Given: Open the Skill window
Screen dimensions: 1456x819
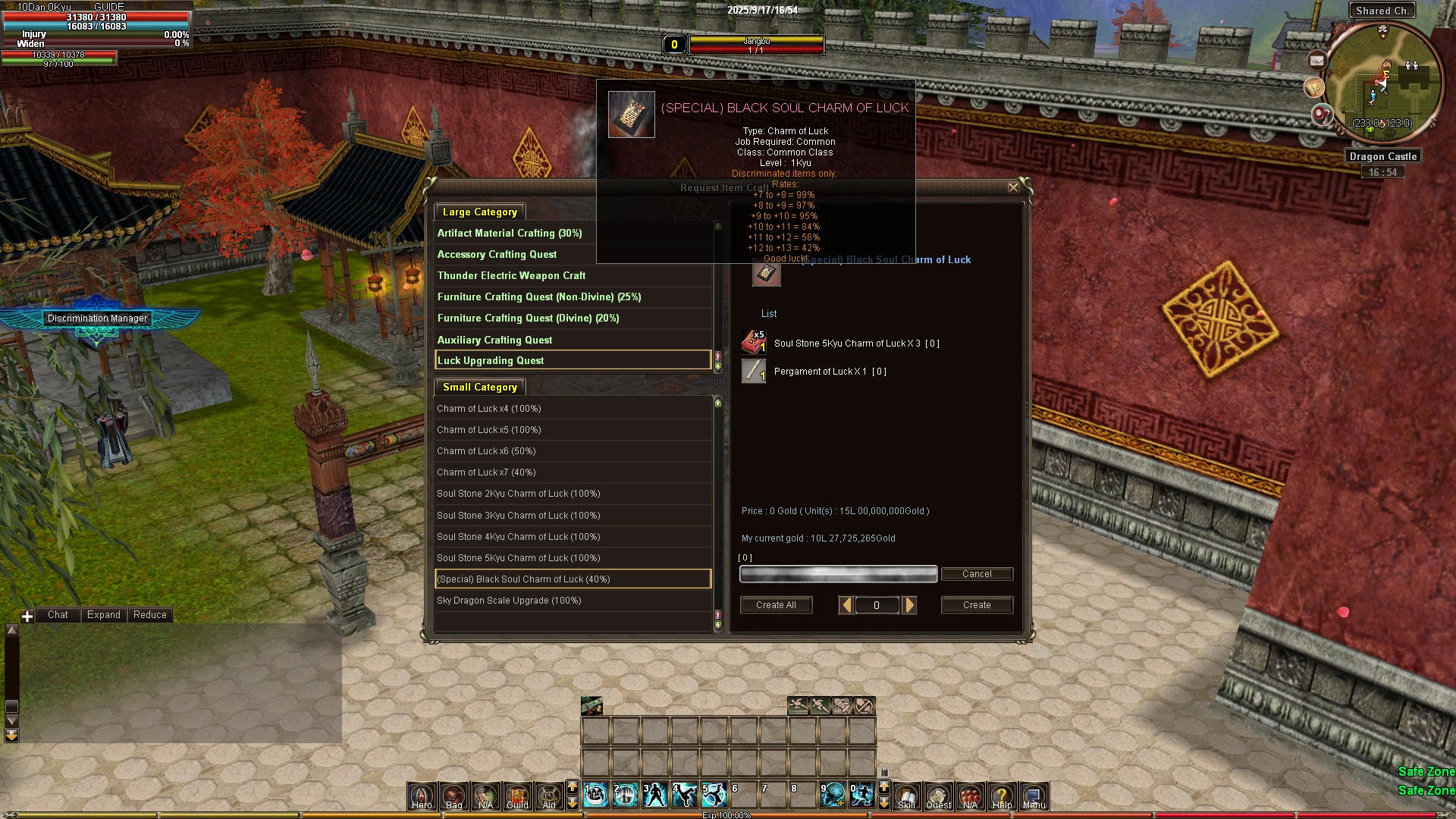Looking at the screenshot, I should (906, 796).
